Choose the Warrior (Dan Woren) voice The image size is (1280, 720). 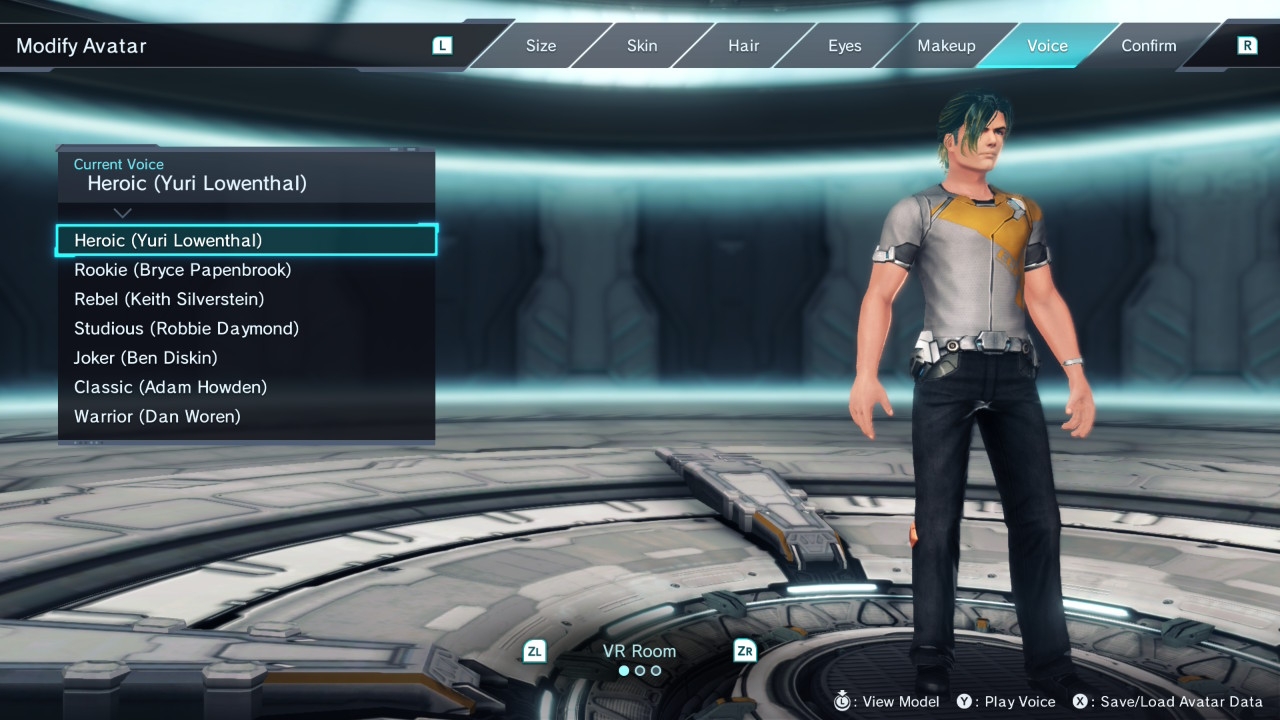coord(157,416)
